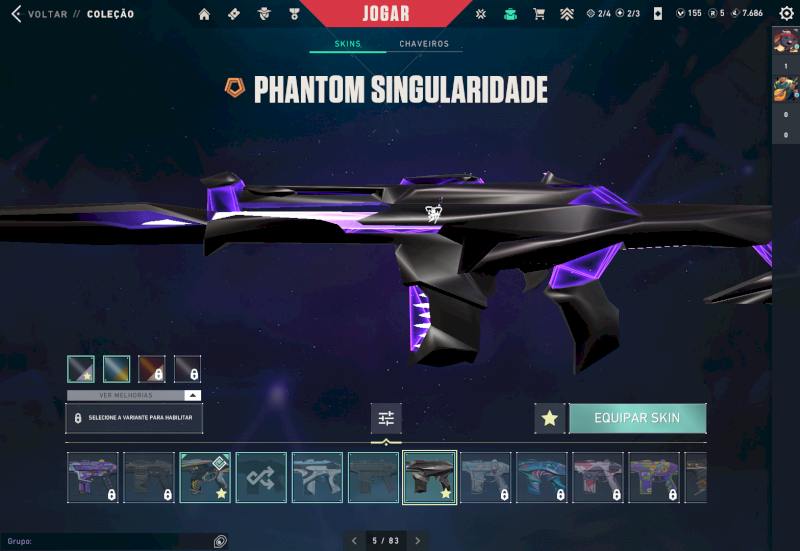Go to the previous skins page arrow

coord(353,541)
